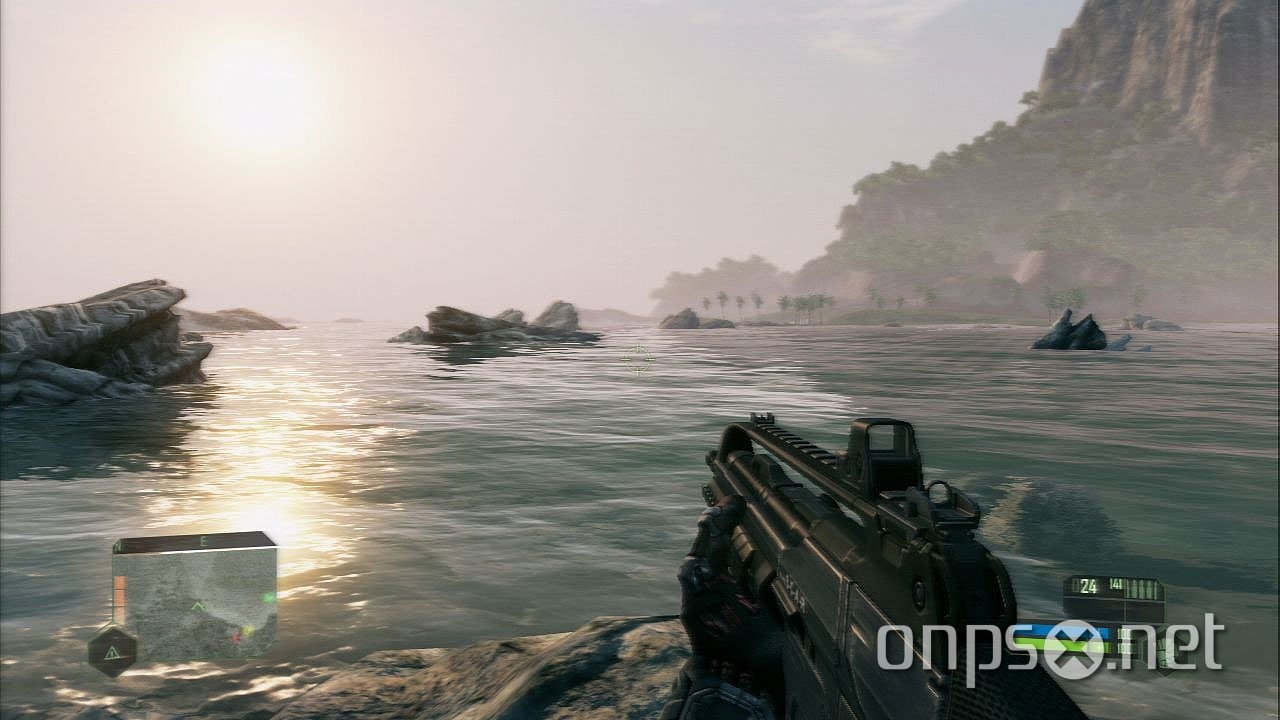
Task: Click the orange signal strength bars on the minimap
Action: (x=119, y=593)
